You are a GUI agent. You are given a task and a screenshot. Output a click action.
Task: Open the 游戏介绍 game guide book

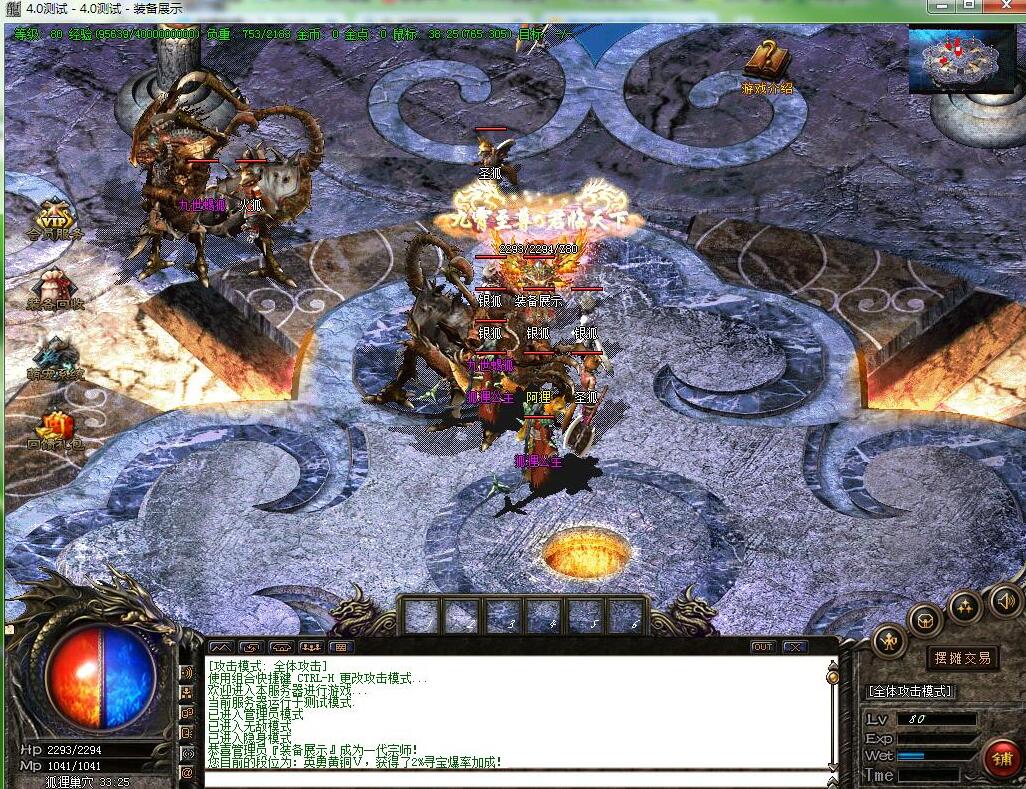click(767, 62)
